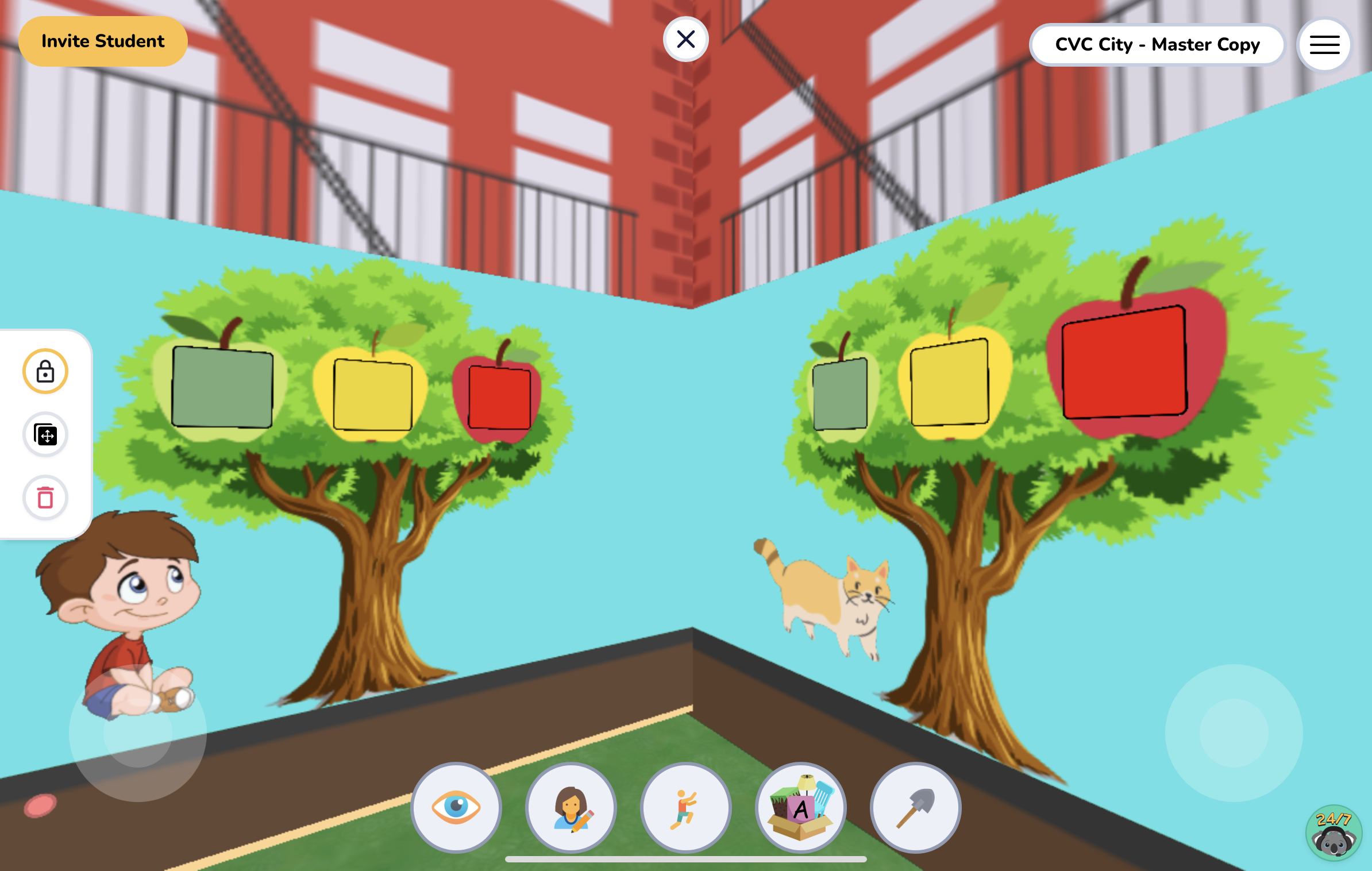Viewport: 1372px width, 871px height.
Task: Switch to the running explore mode
Action: point(685,808)
